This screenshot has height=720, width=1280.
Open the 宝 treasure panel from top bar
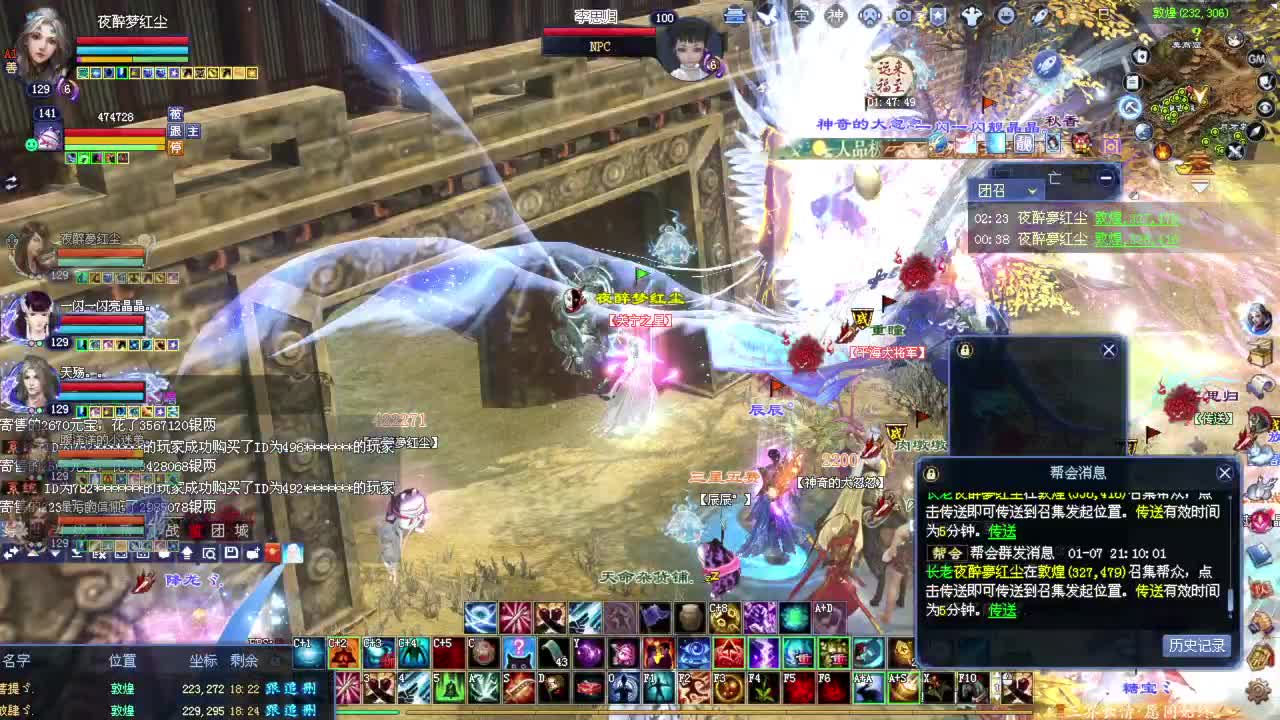(803, 17)
